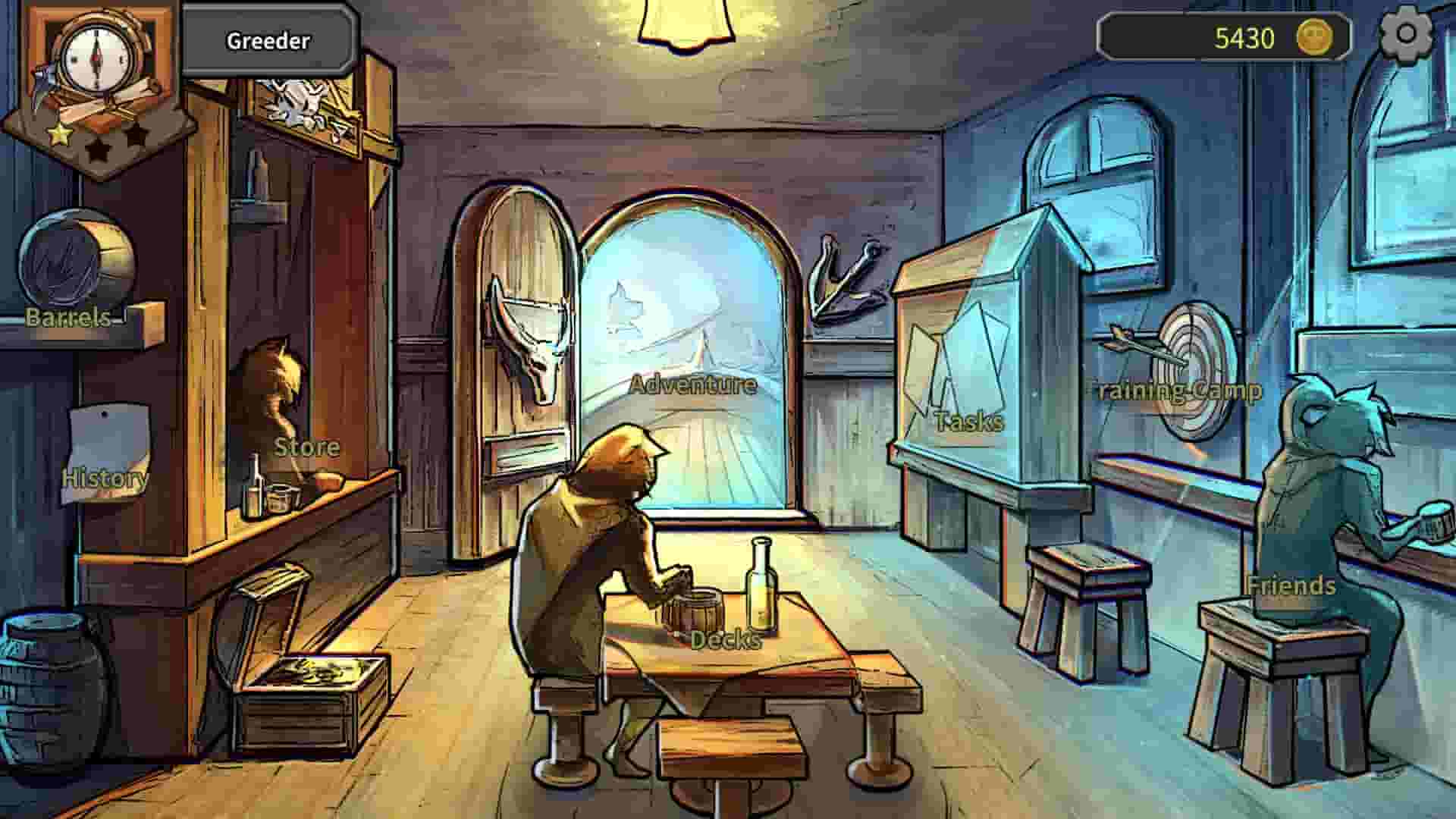Screen dimensions: 1456x819
Task: Open the Store counter
Action: pos(307,447)
